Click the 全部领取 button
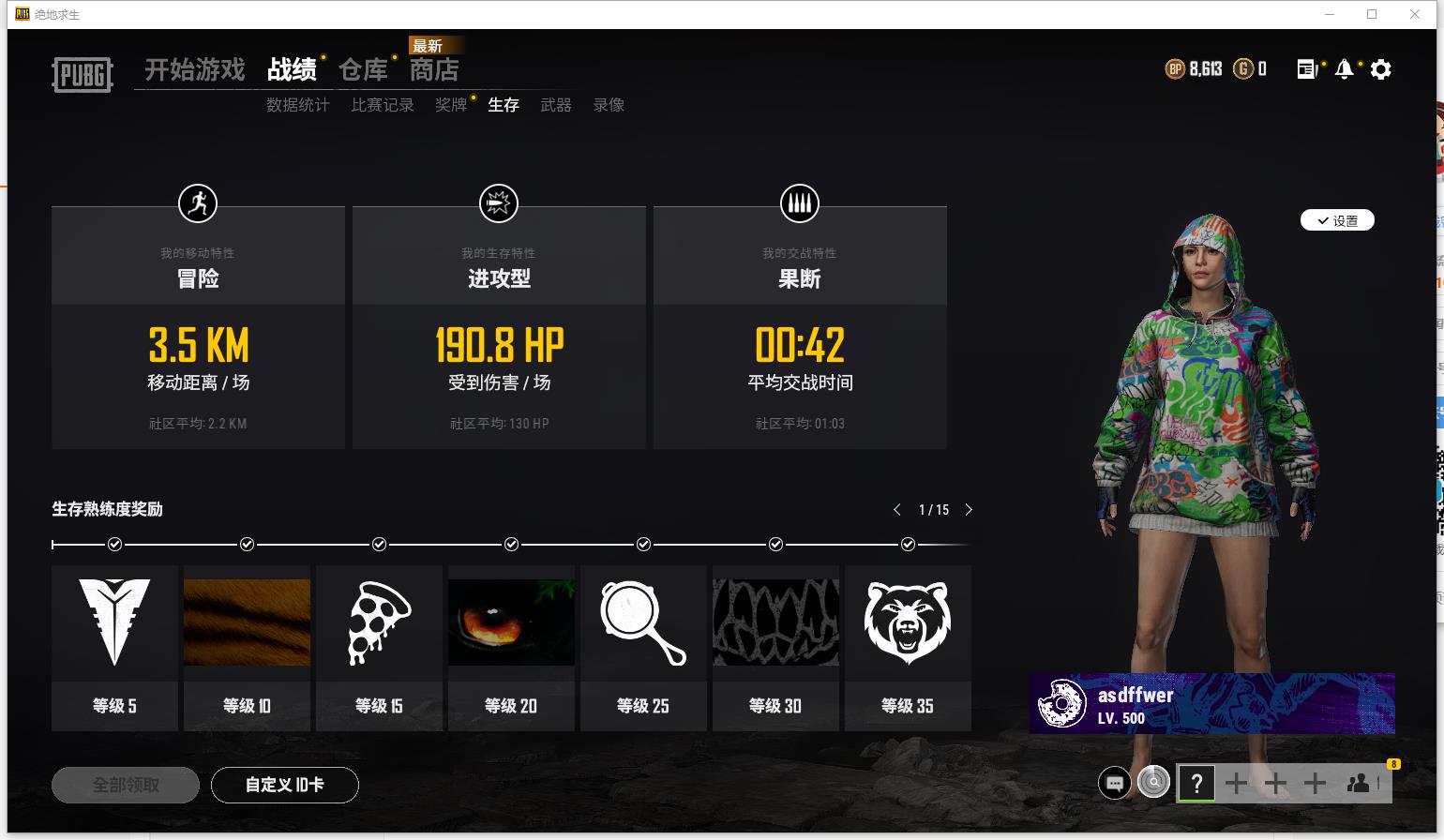The image size is (1444, 840). (125, 785)
